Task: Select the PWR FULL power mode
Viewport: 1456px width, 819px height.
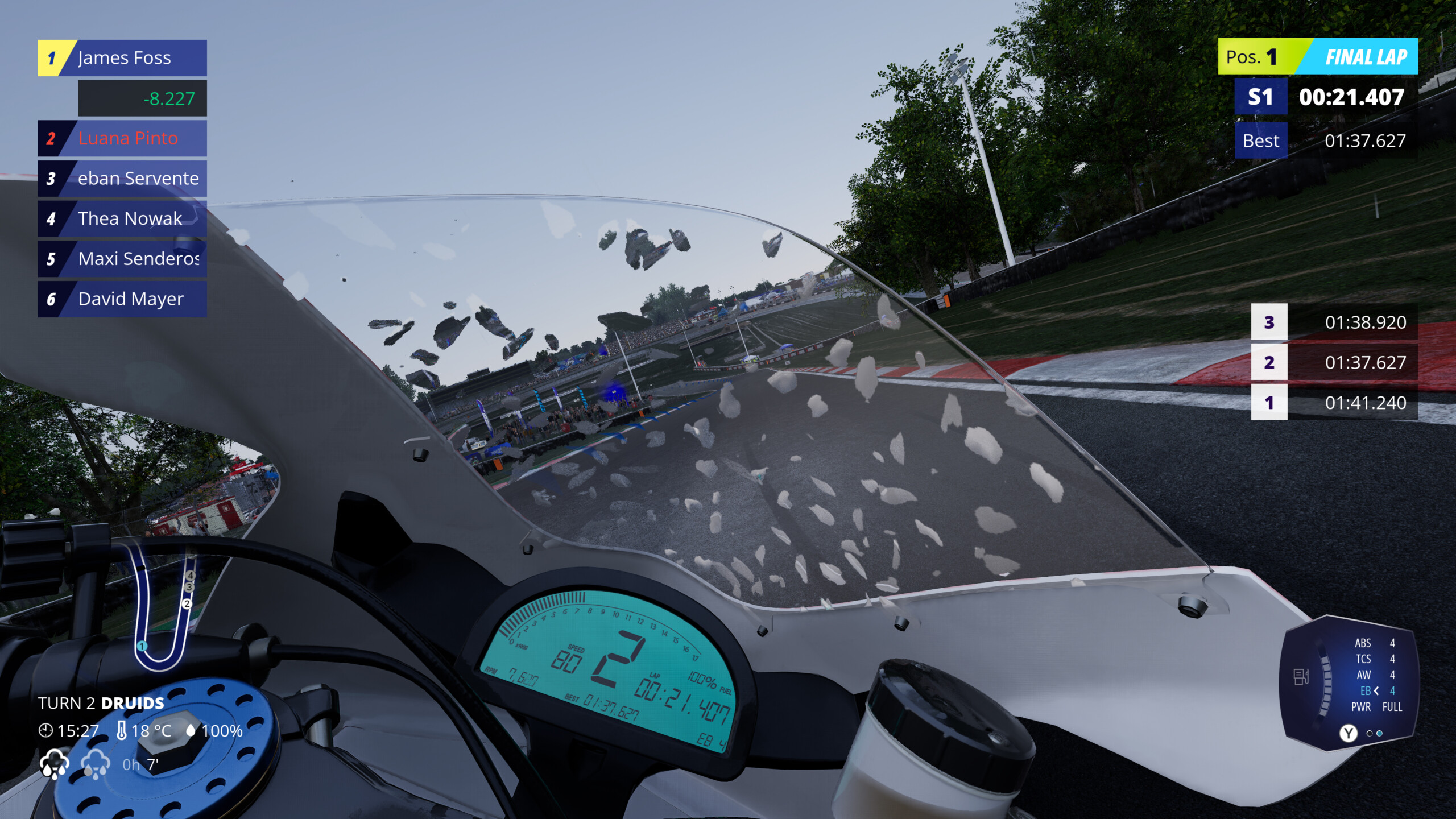Action: pyautogui.click(x=1376, y=707)
